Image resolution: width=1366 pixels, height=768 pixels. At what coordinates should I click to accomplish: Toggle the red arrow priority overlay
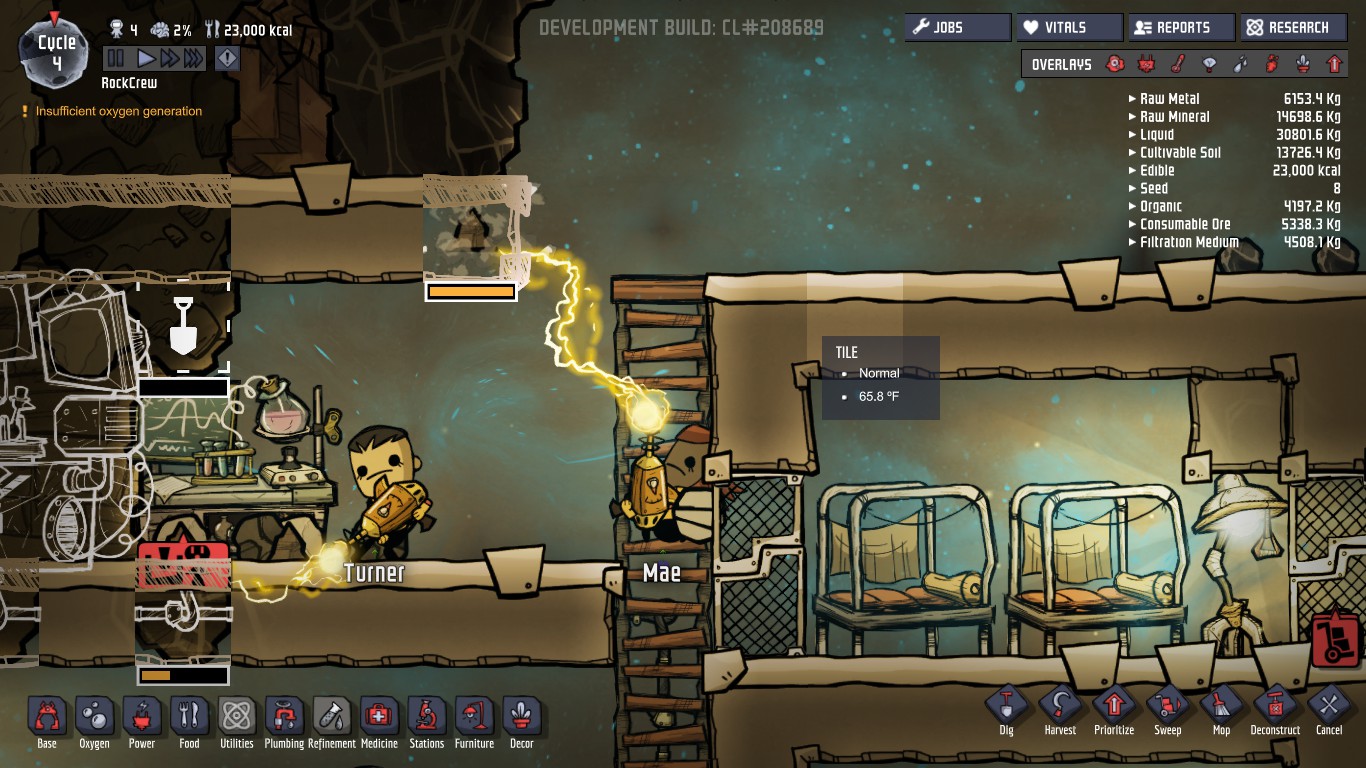[x=1334, y=64]
